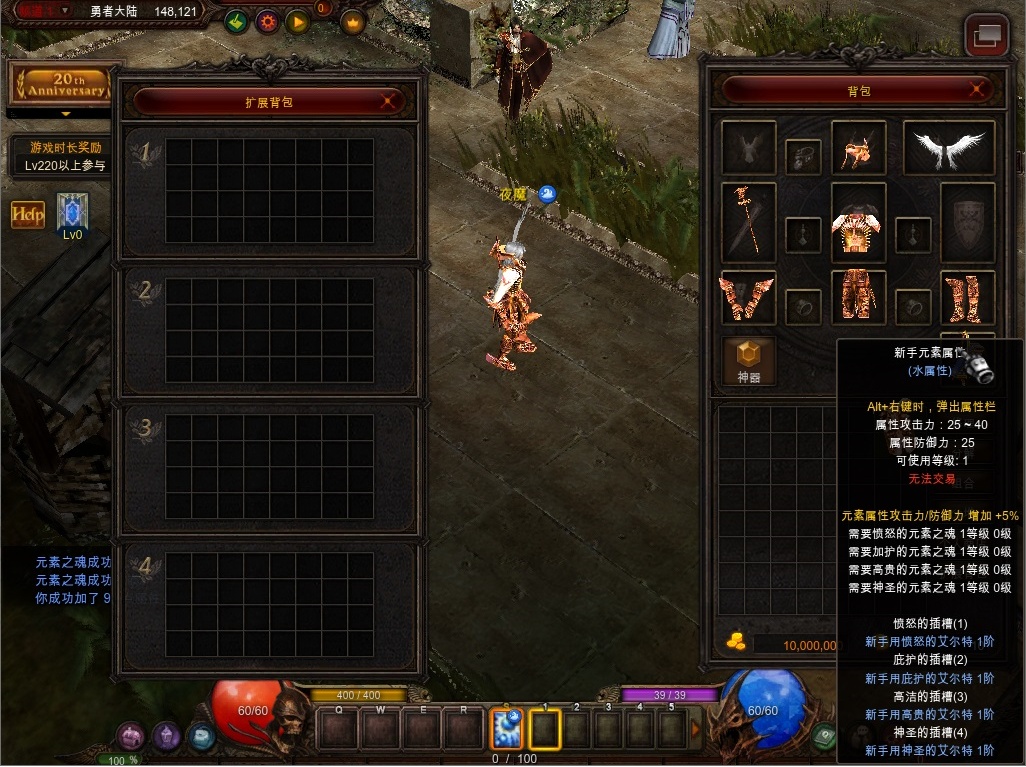Open the 游戏时长奖励 playtime reward notice
The height and width of the screenshot is (767, 1026).
[65, 156]
